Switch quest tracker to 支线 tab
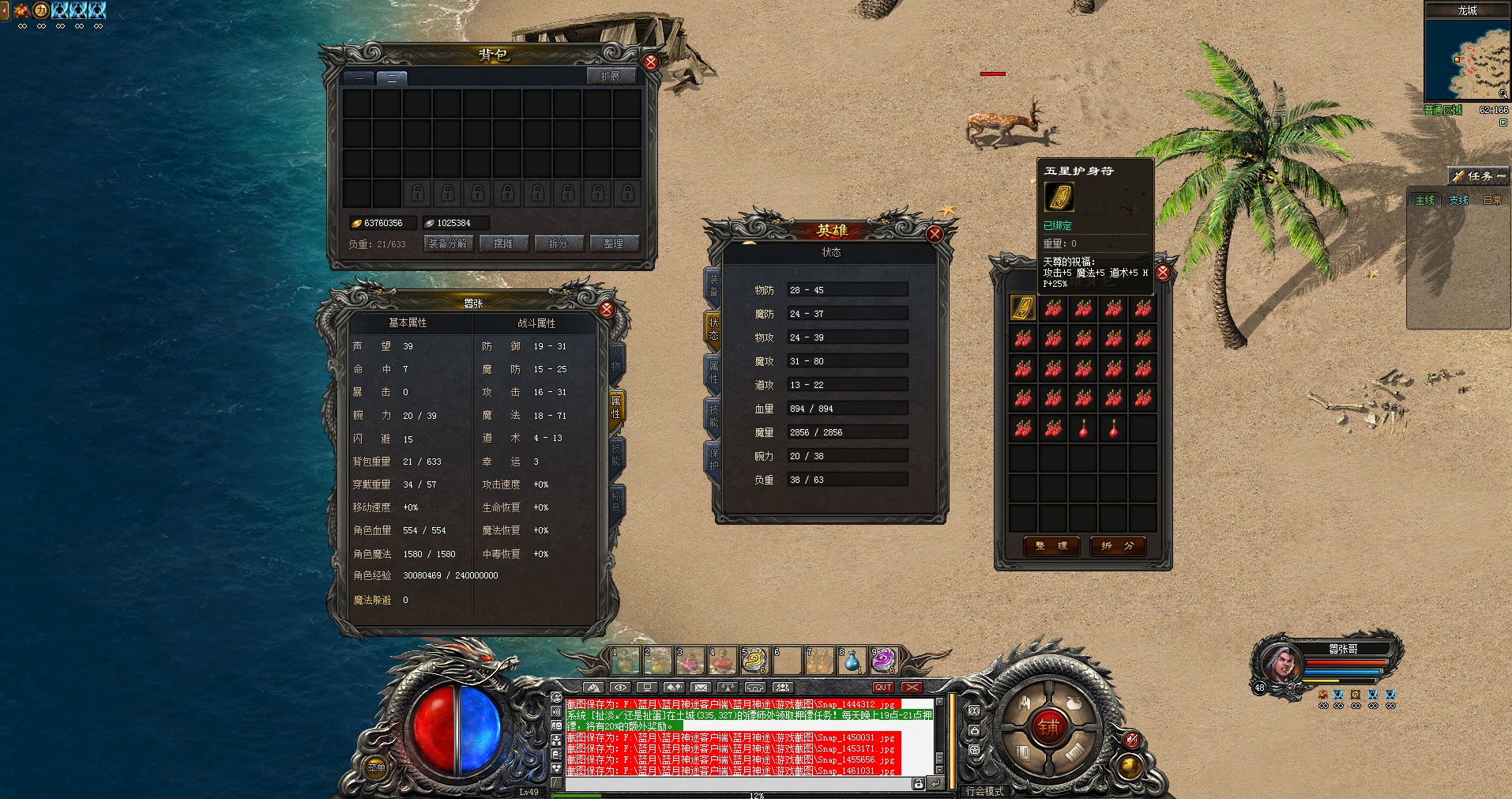The width and height of the screenshot is (1512, 799). (1458, 201)
